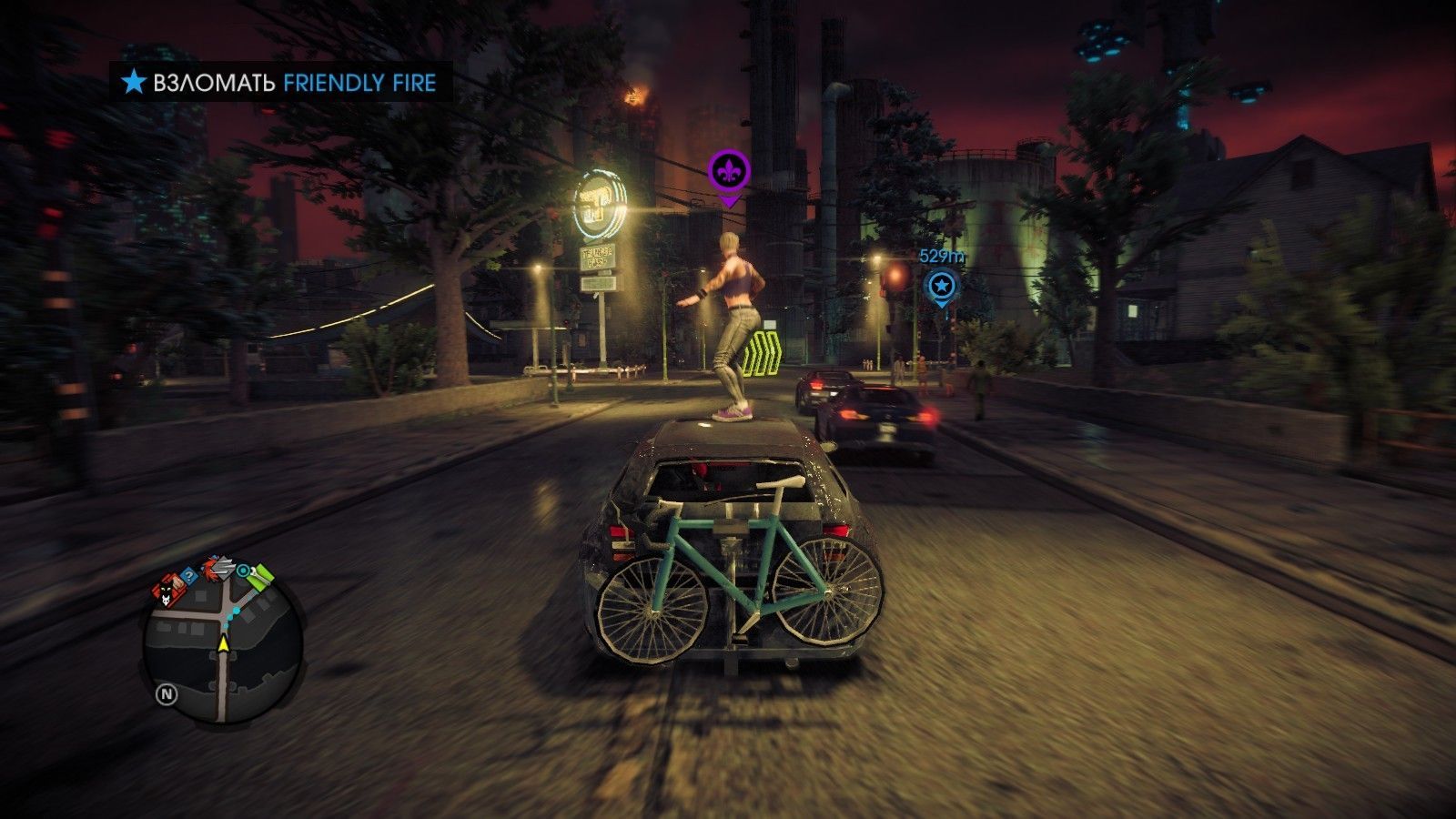Click the teal circle marker on the minimap
Screen dimensions: 1456x819
pos(243,571)
